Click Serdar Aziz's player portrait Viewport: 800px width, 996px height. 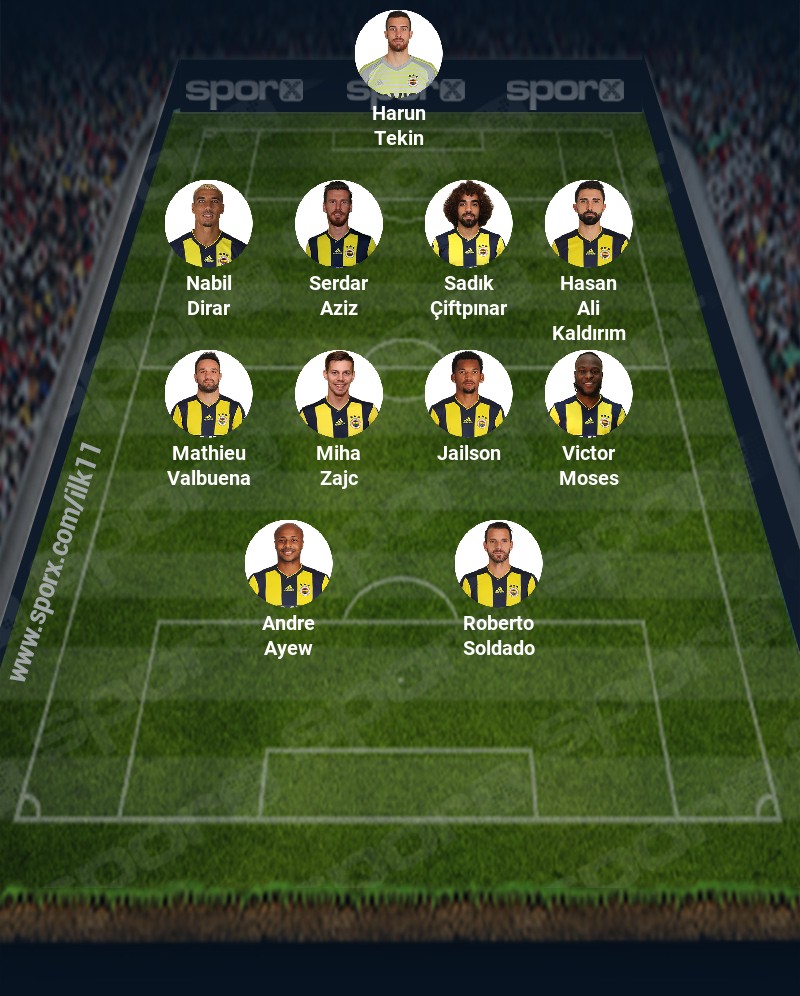[x=339, y=224]
